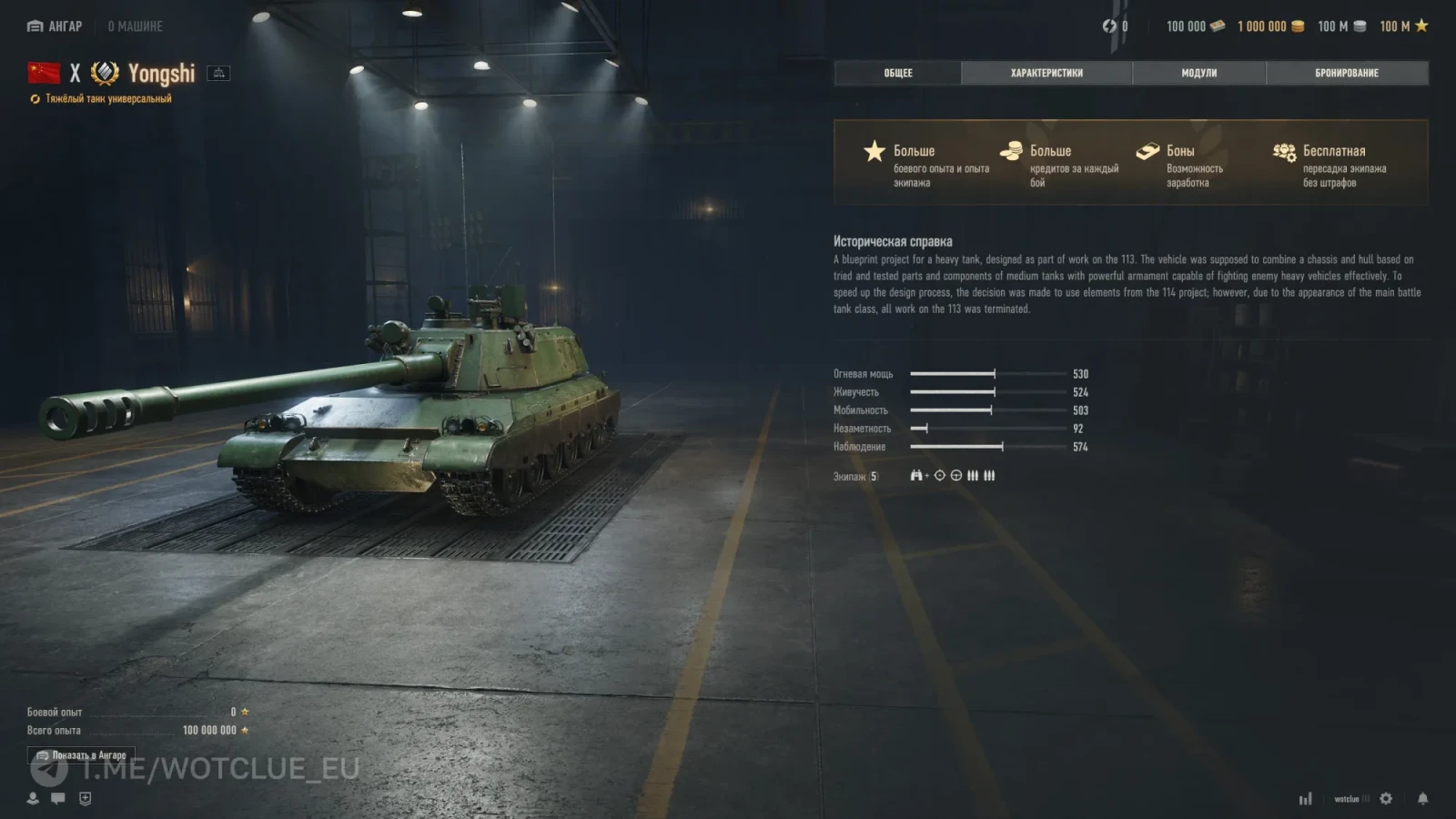Click the Показать в Ангаре button
This screenshot has width=1456, height=819.
[82, 755]
